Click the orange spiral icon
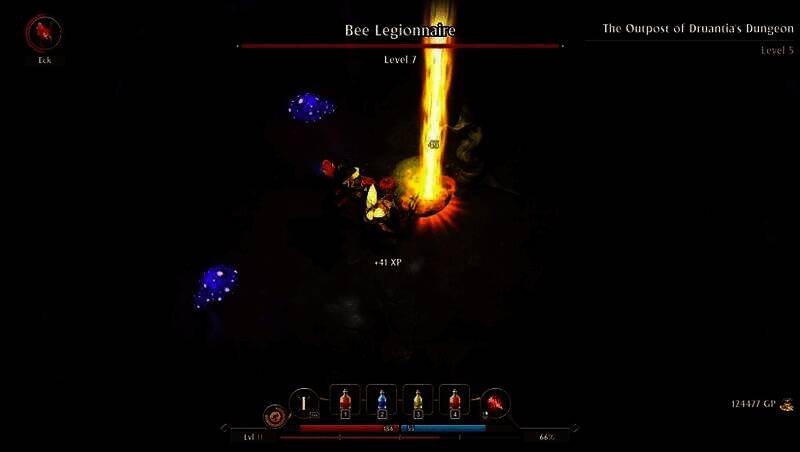This screenshot has width=800, height=452. 273,415
